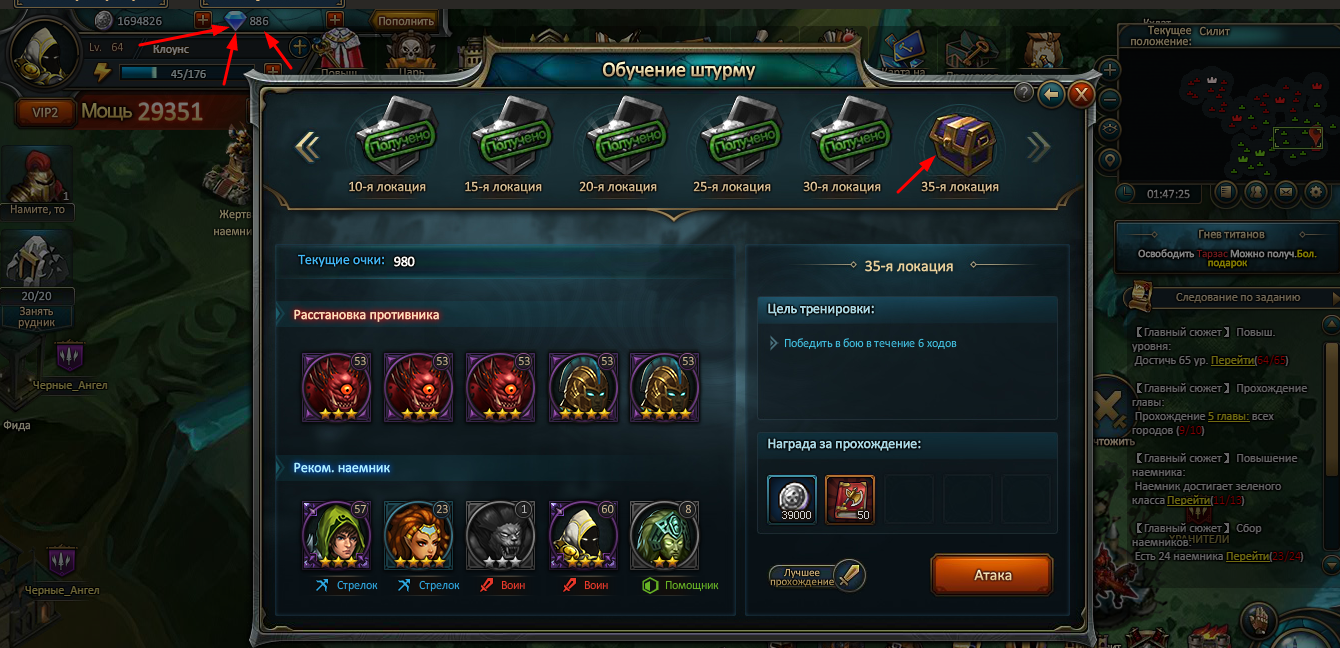Start the battle with the Атака button
The height and width of the screenshot is (648, 1340).
[x=992, y=575]
